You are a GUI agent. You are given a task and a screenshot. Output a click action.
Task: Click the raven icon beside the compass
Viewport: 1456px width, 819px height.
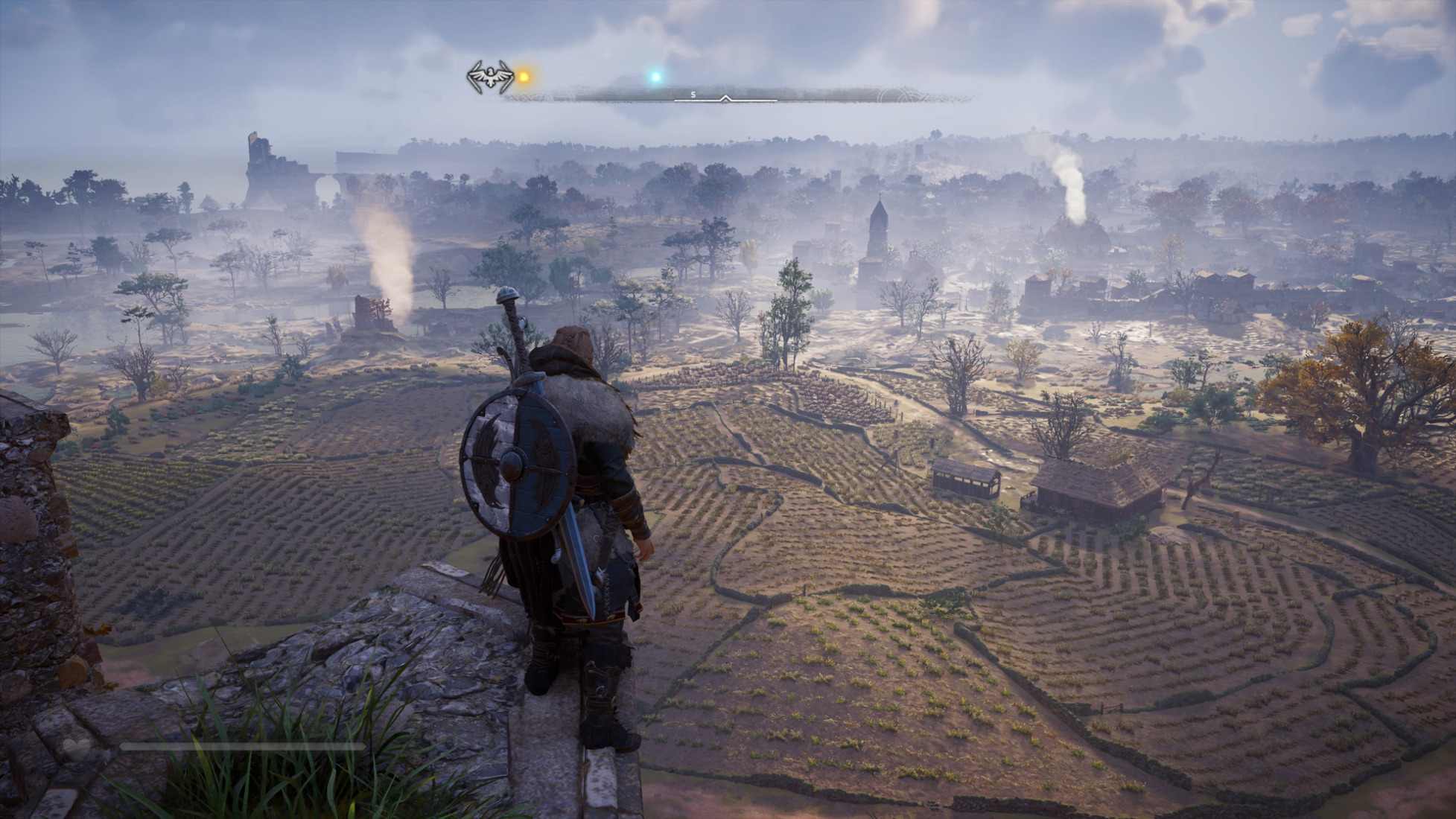(490, 77)
